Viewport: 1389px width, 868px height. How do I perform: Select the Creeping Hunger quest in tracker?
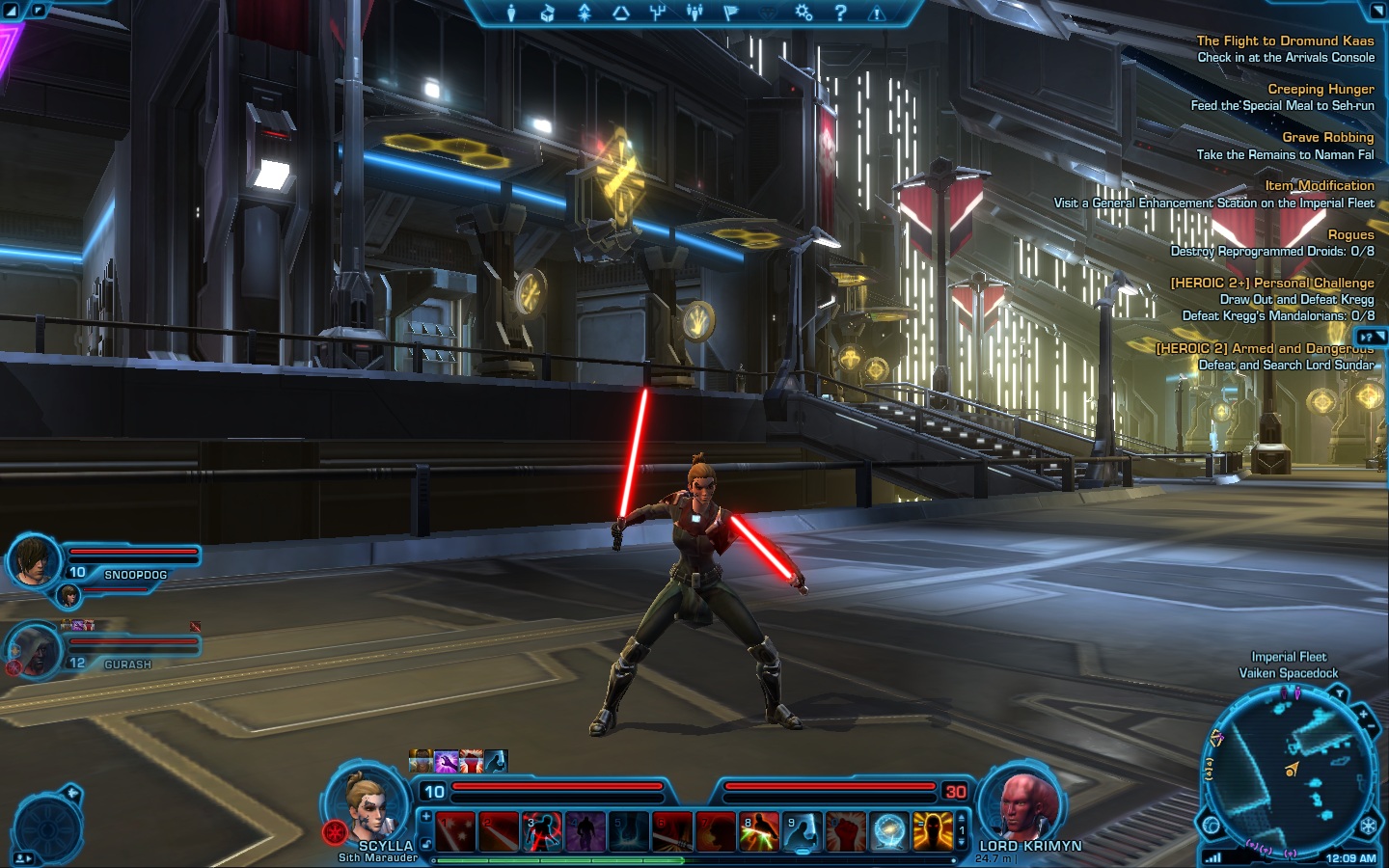tap(1320, 89)
